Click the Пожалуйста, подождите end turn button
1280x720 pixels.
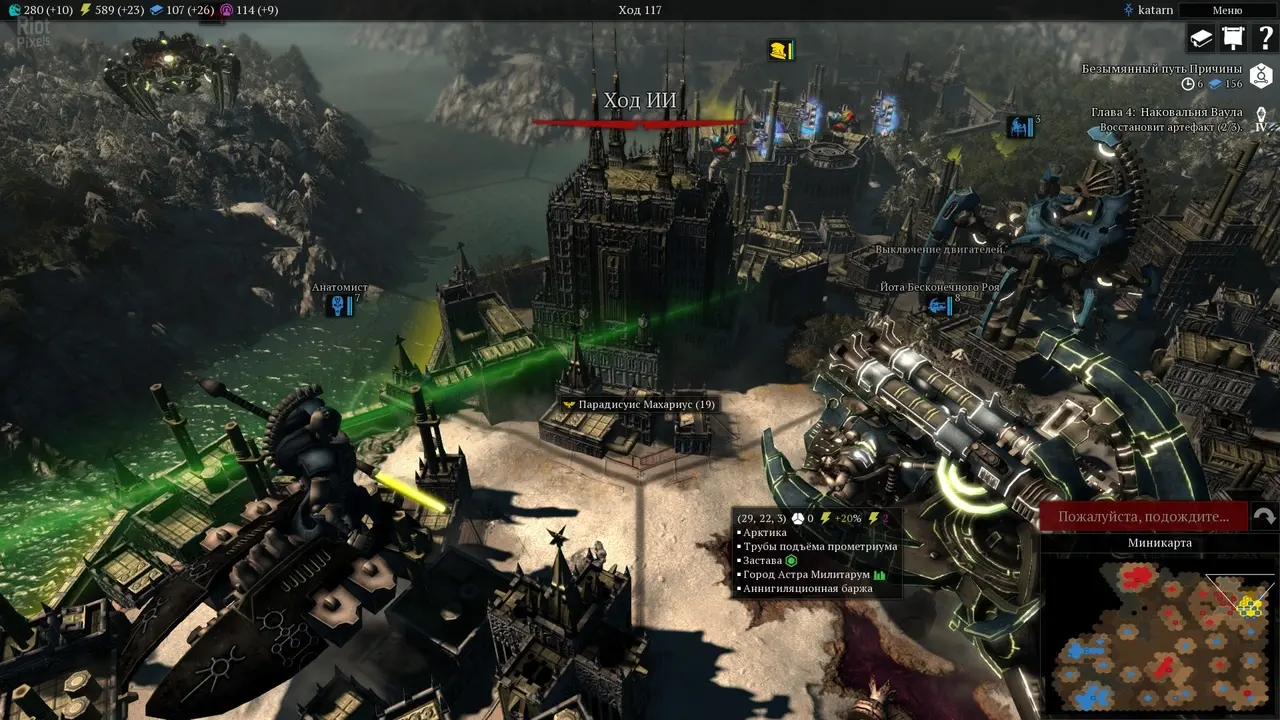pos(1143,517)
